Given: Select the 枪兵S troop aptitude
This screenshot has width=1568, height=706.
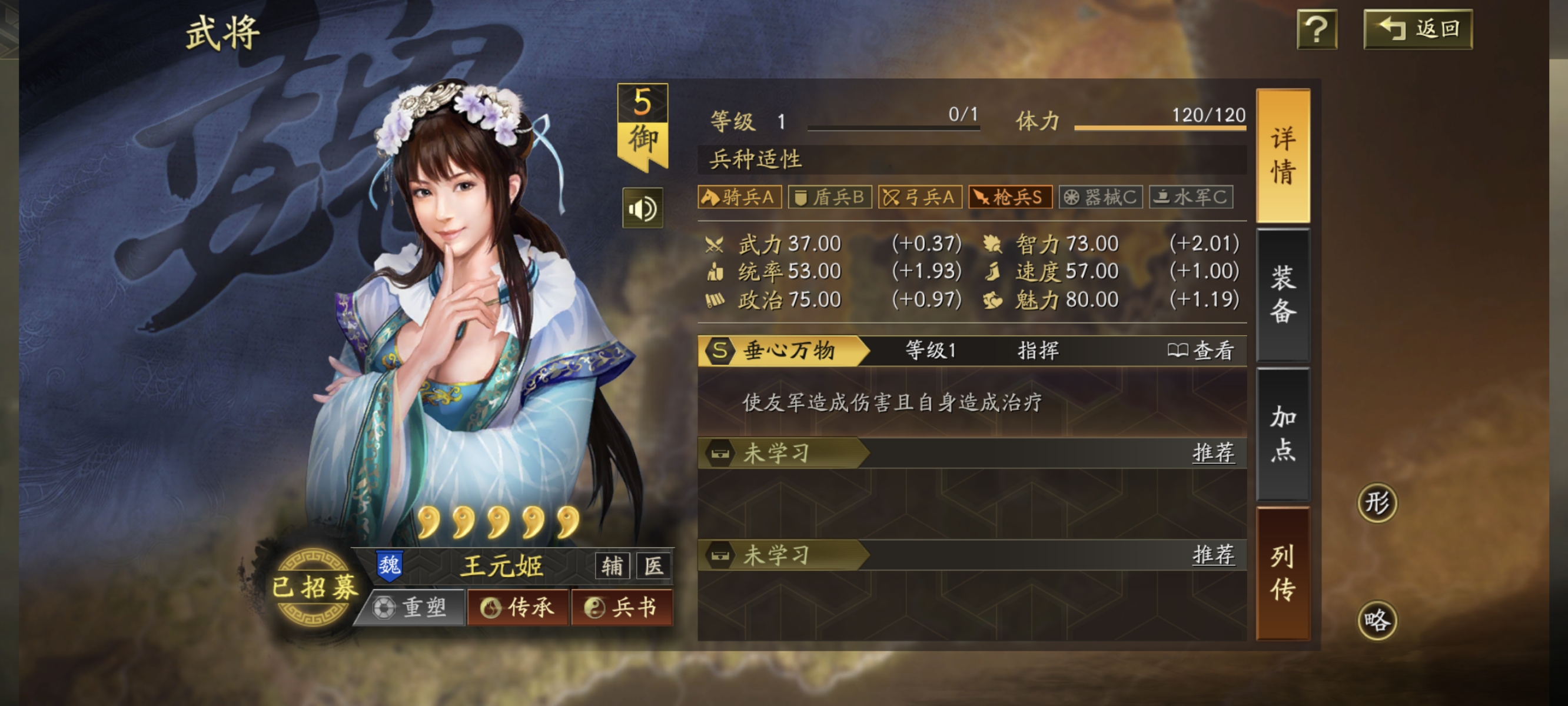Looking at the screenshot, I should (x=1010, y=197).
